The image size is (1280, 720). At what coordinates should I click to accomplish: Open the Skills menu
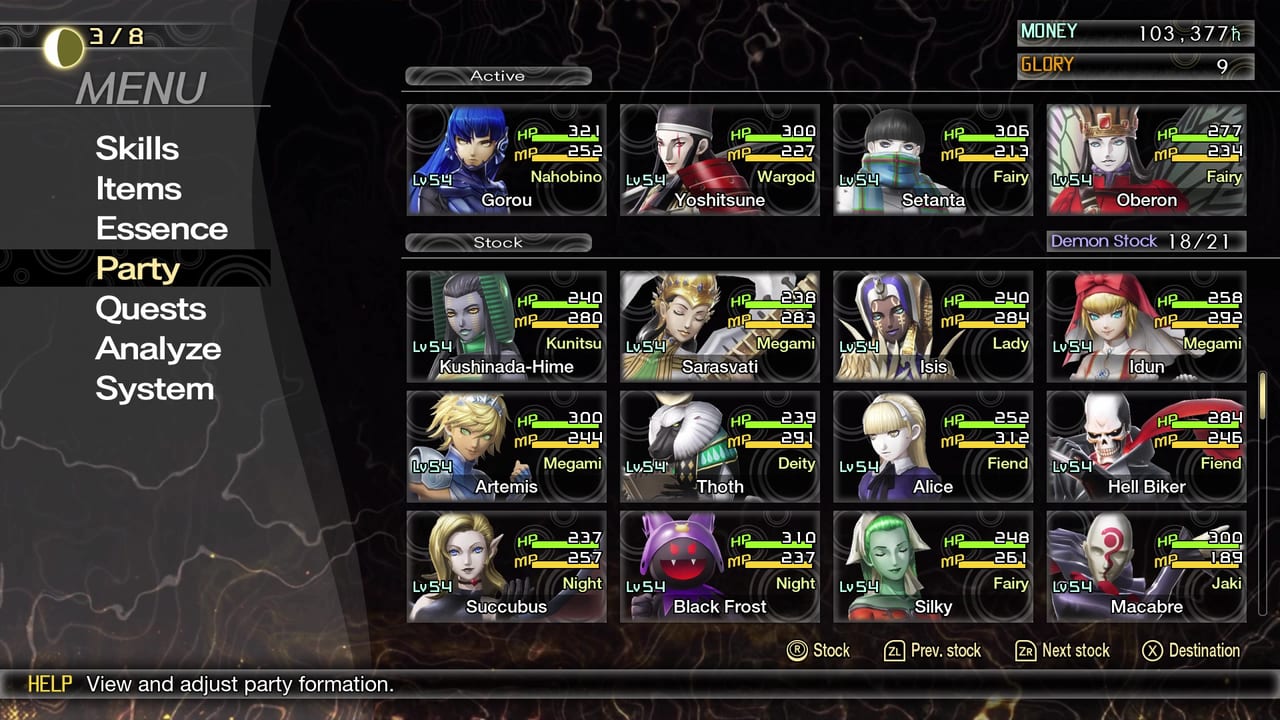pos(137,148)
